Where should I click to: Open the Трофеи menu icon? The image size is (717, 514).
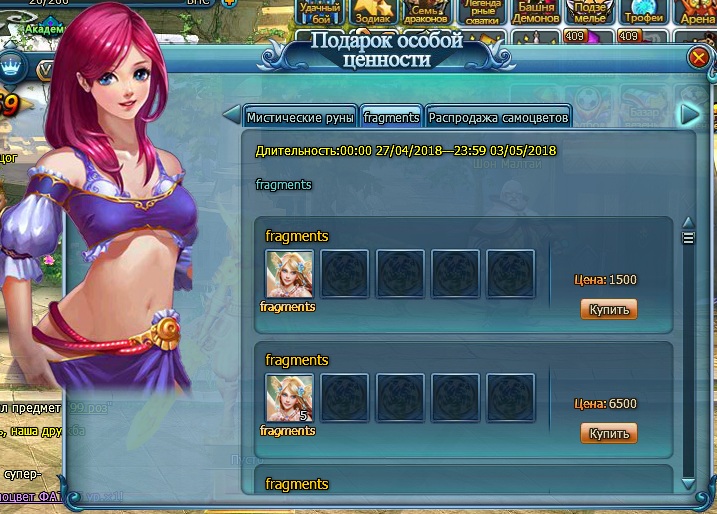643,12
